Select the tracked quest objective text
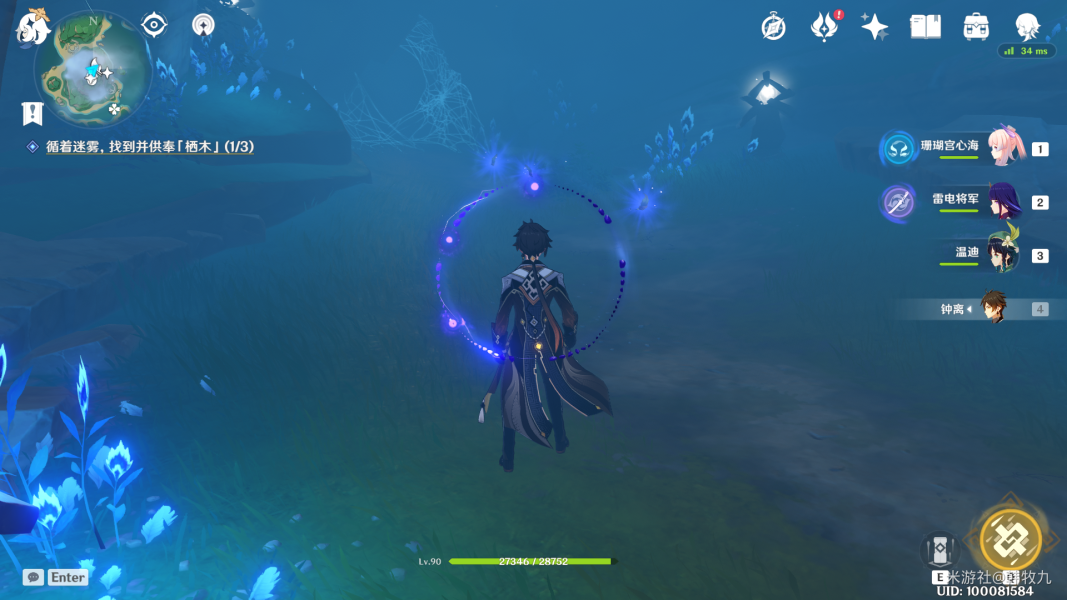The image size is (1067, 600). [x=149, y=147]
